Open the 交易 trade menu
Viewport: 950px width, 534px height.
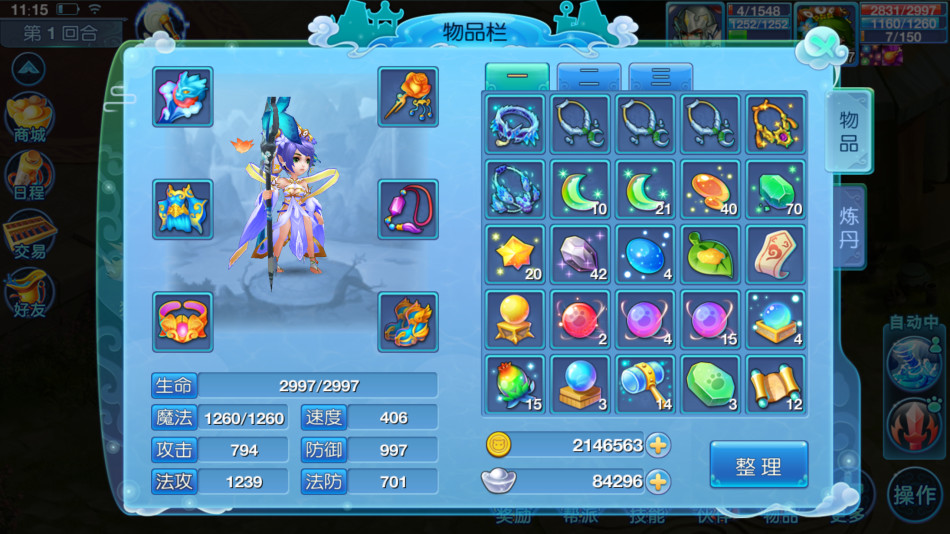pyautogui.click(x=27, y=237)
